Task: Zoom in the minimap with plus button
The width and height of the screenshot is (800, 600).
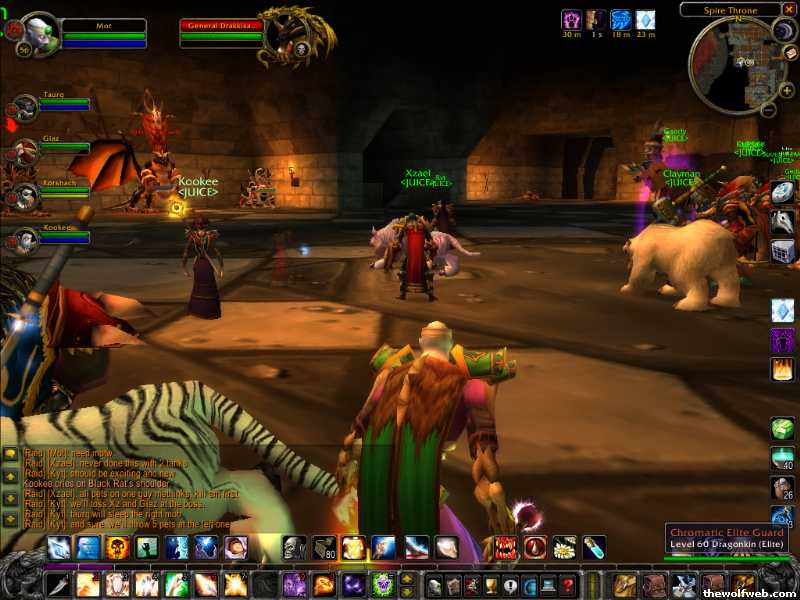Action: tap(787, 90)
